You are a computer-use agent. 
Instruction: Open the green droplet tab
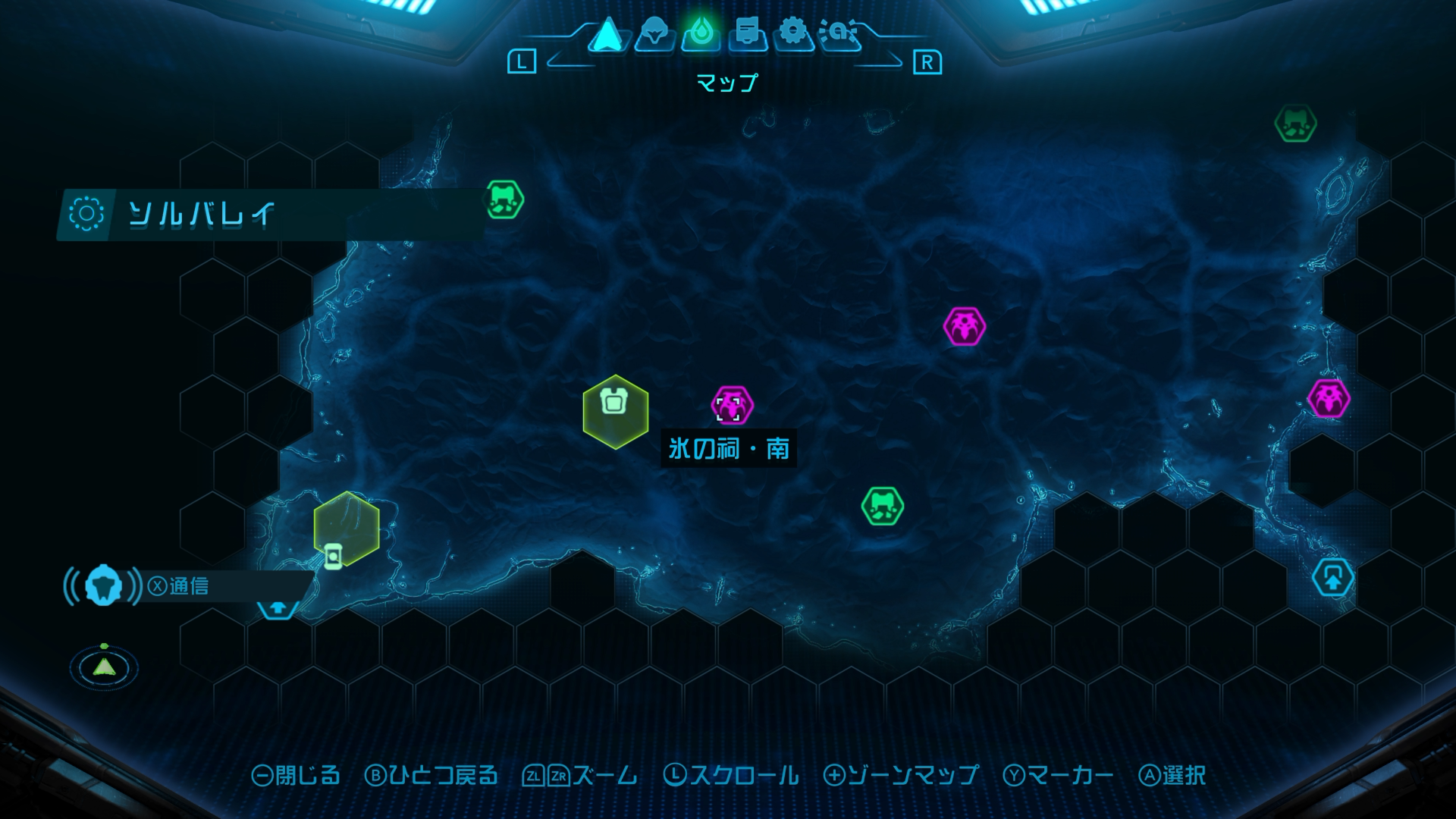point(701,34)
